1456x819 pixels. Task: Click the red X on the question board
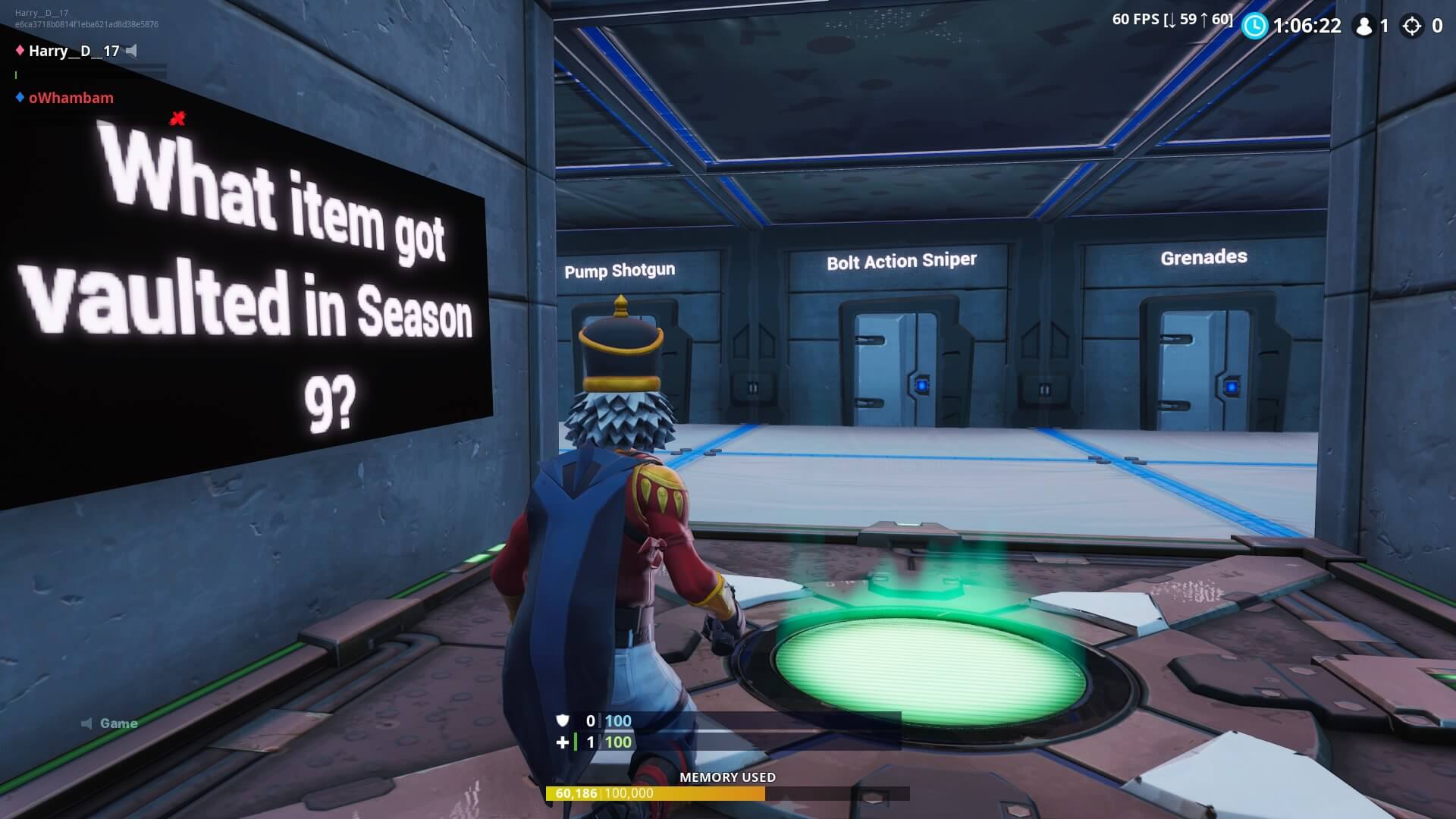click(x=177, y=118)
